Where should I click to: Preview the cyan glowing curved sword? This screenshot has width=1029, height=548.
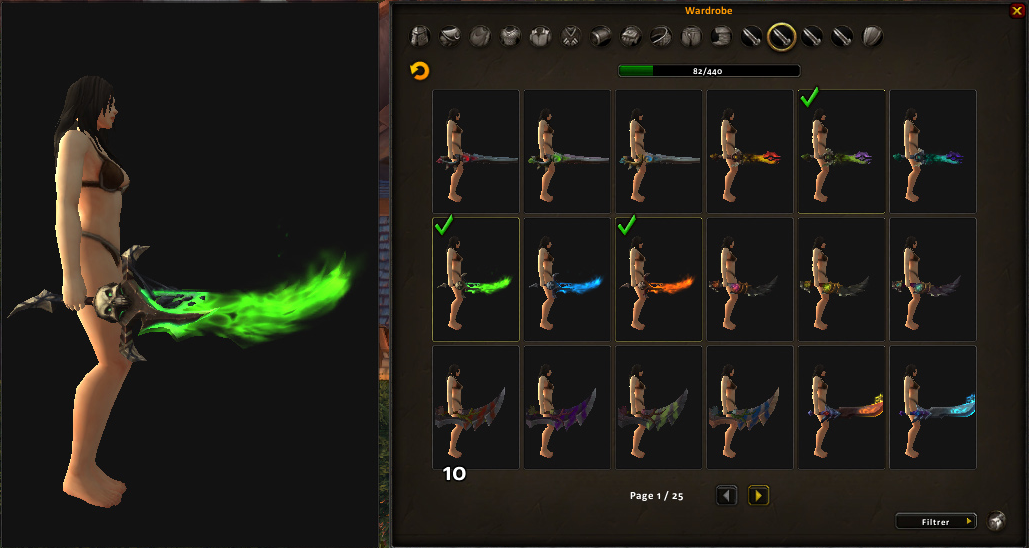click(x=933, y=407)
